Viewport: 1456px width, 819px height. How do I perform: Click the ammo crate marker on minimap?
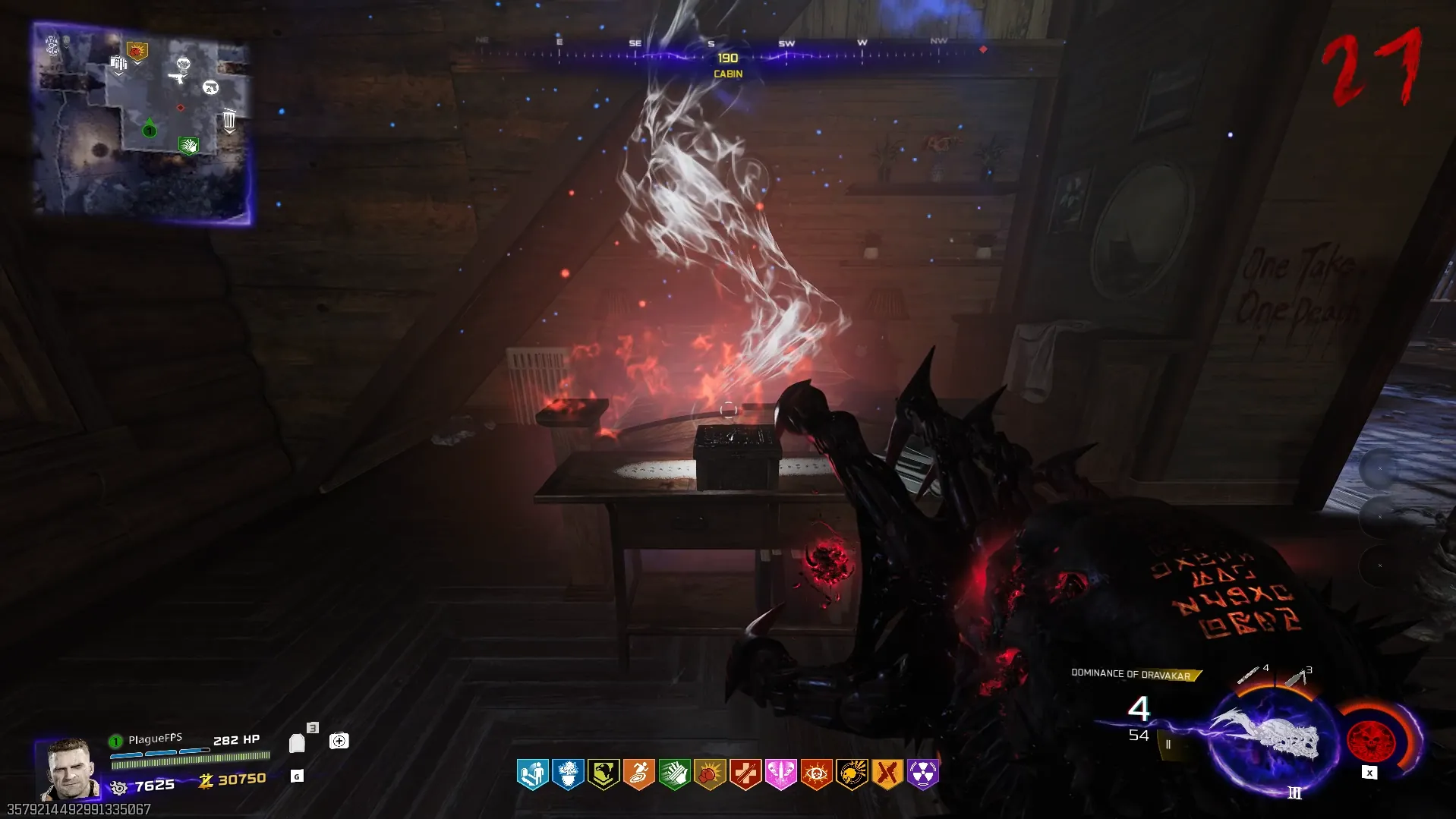118,64
